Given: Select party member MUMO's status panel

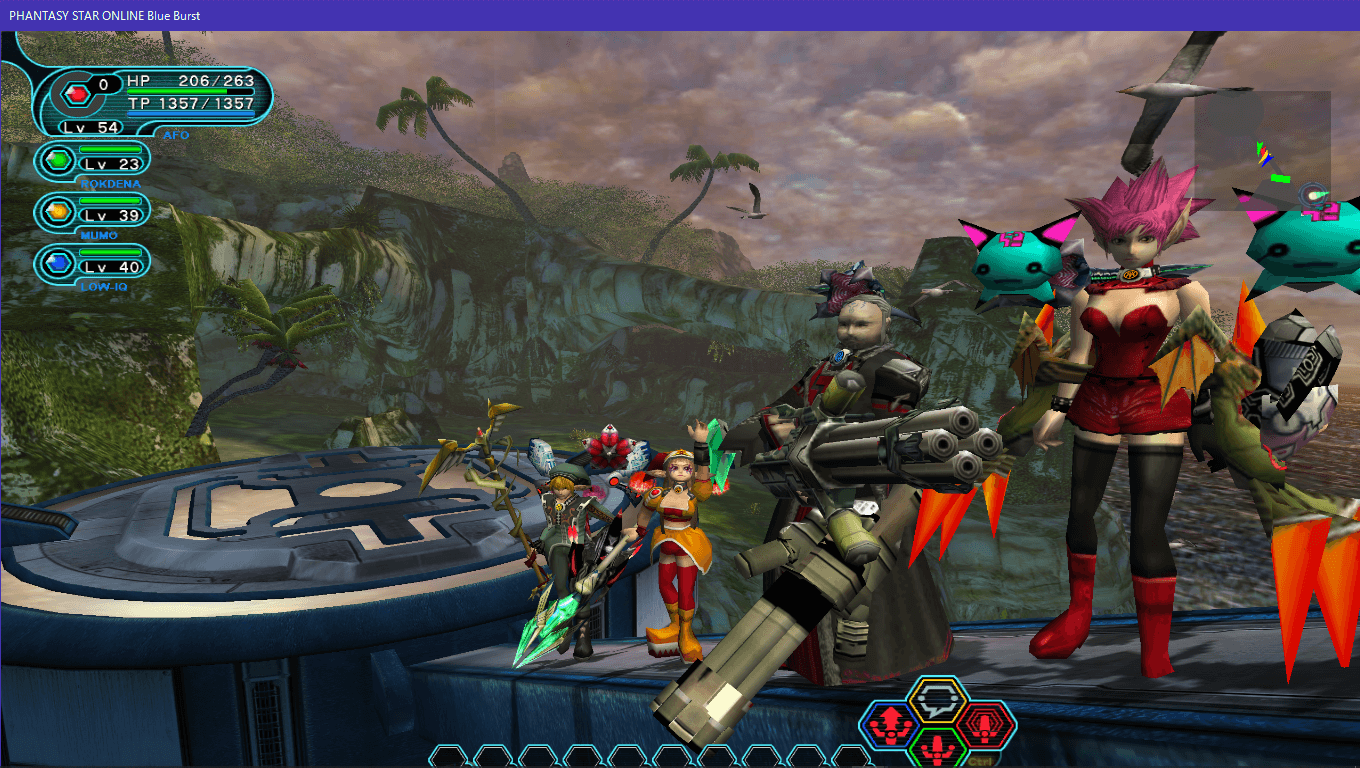Looking at the screenshot, I should point(93,211).
